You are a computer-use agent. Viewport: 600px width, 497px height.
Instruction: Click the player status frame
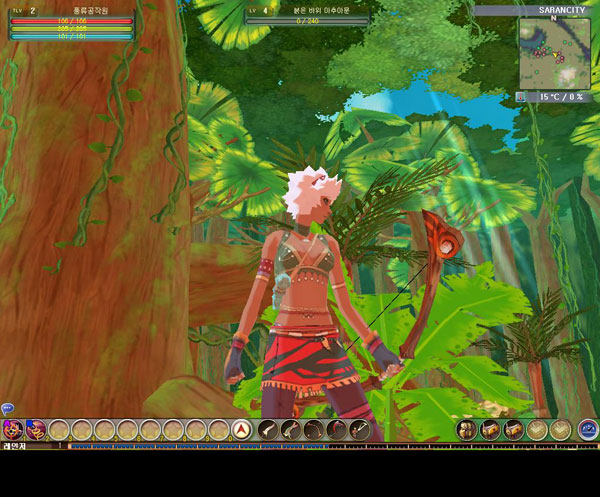(x=70, y=24)
